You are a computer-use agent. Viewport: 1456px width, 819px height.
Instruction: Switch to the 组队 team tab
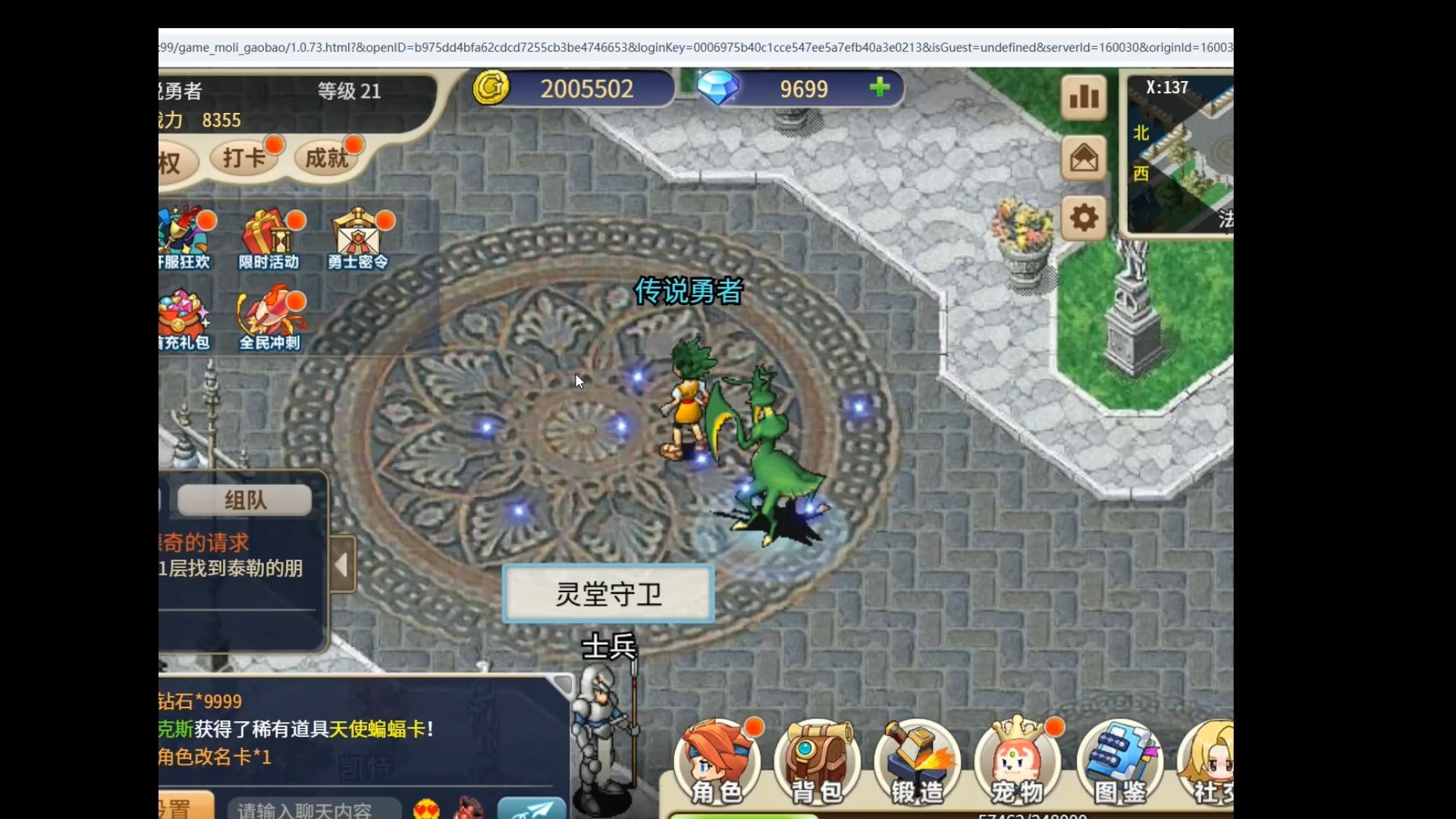[x=243, y=500]
